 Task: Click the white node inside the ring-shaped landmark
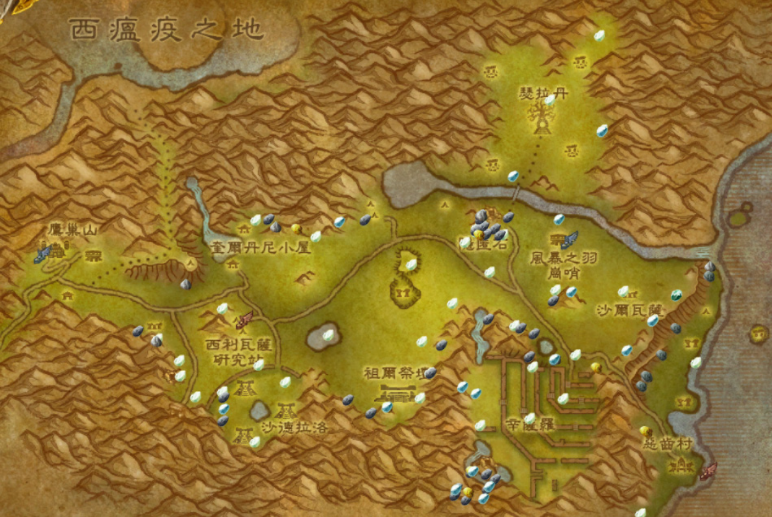(408, 262)
